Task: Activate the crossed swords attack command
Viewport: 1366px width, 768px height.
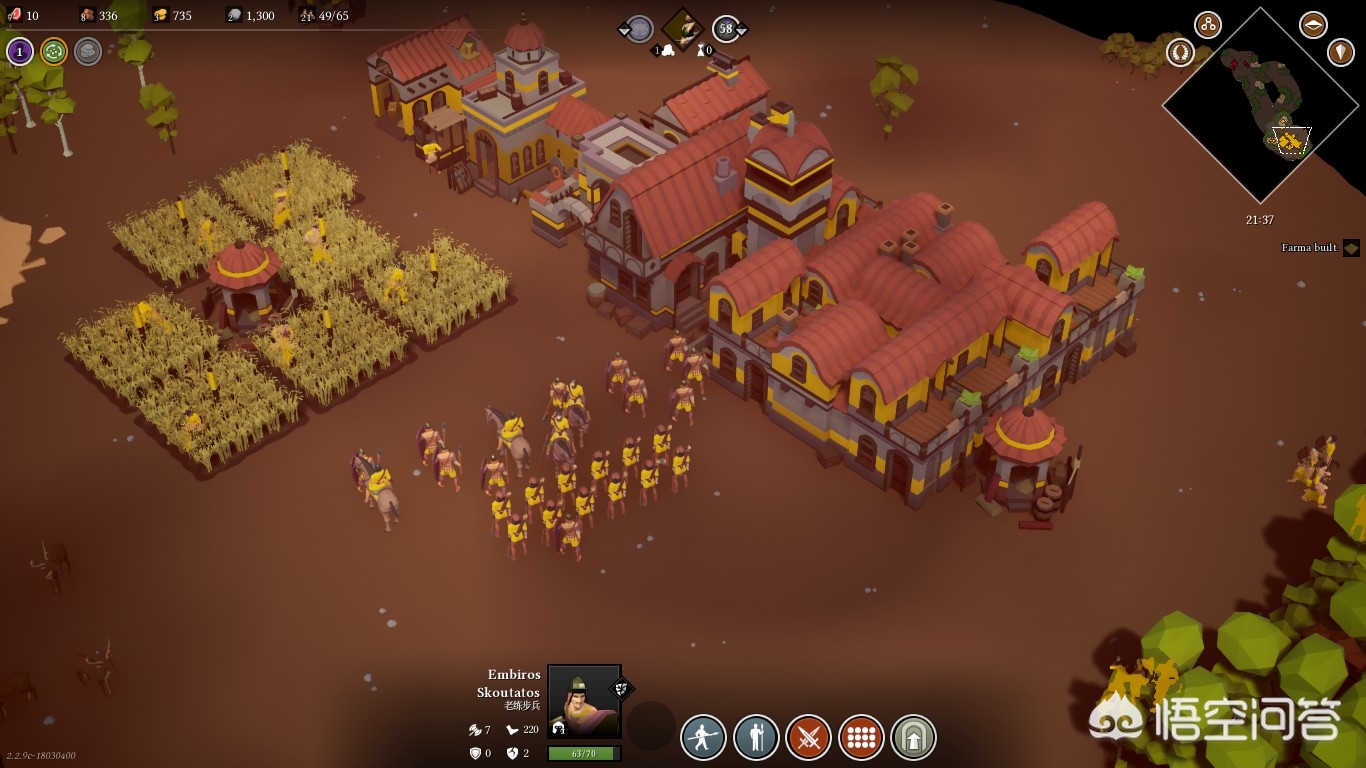Action: (808, 738)
